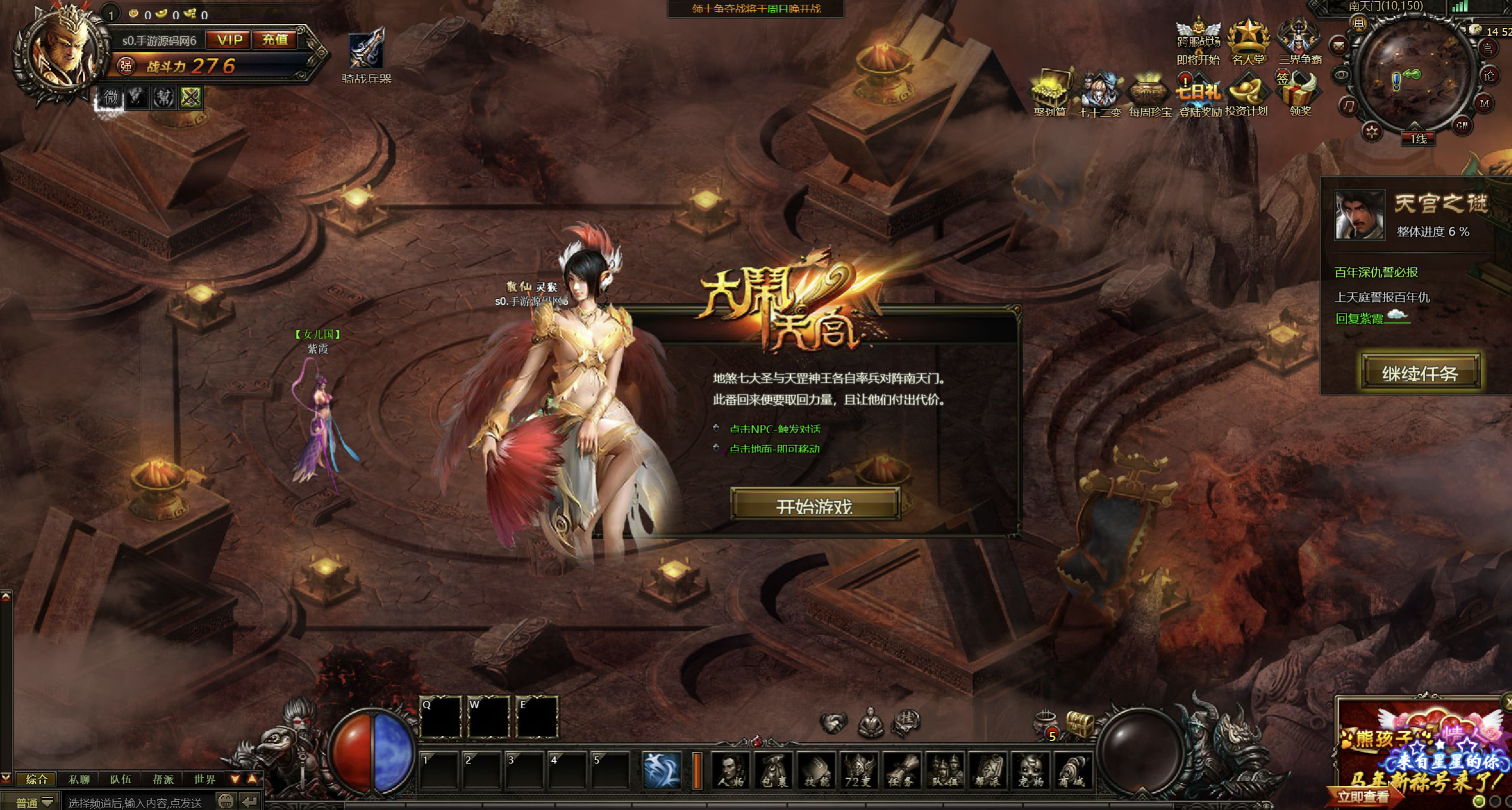Start the game with 开始游戏 button
The width and height of the screenshot is (1512, 810).
point(815,505)
